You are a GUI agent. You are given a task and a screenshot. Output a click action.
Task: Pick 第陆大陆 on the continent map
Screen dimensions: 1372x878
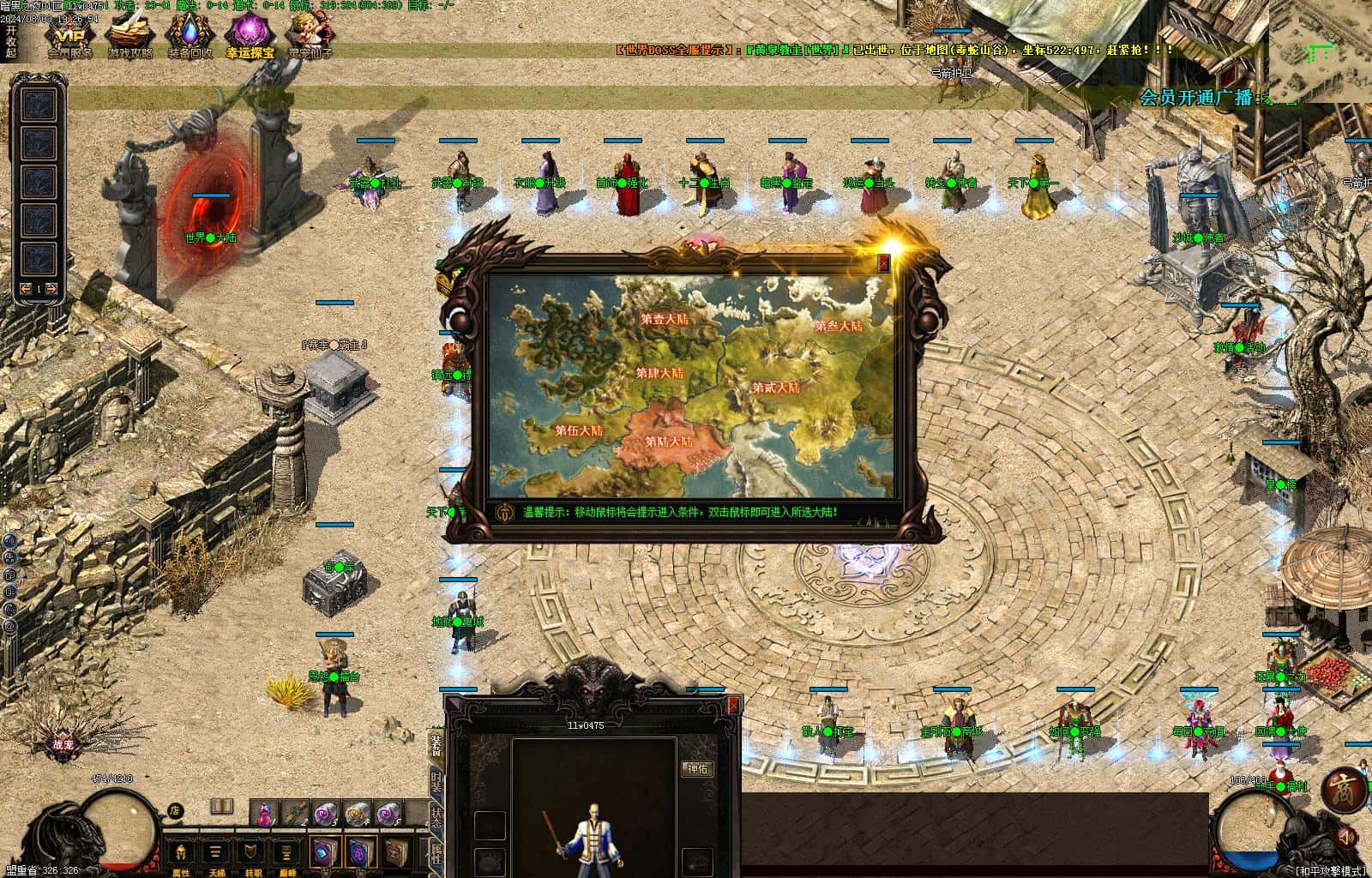pos(669,442)
